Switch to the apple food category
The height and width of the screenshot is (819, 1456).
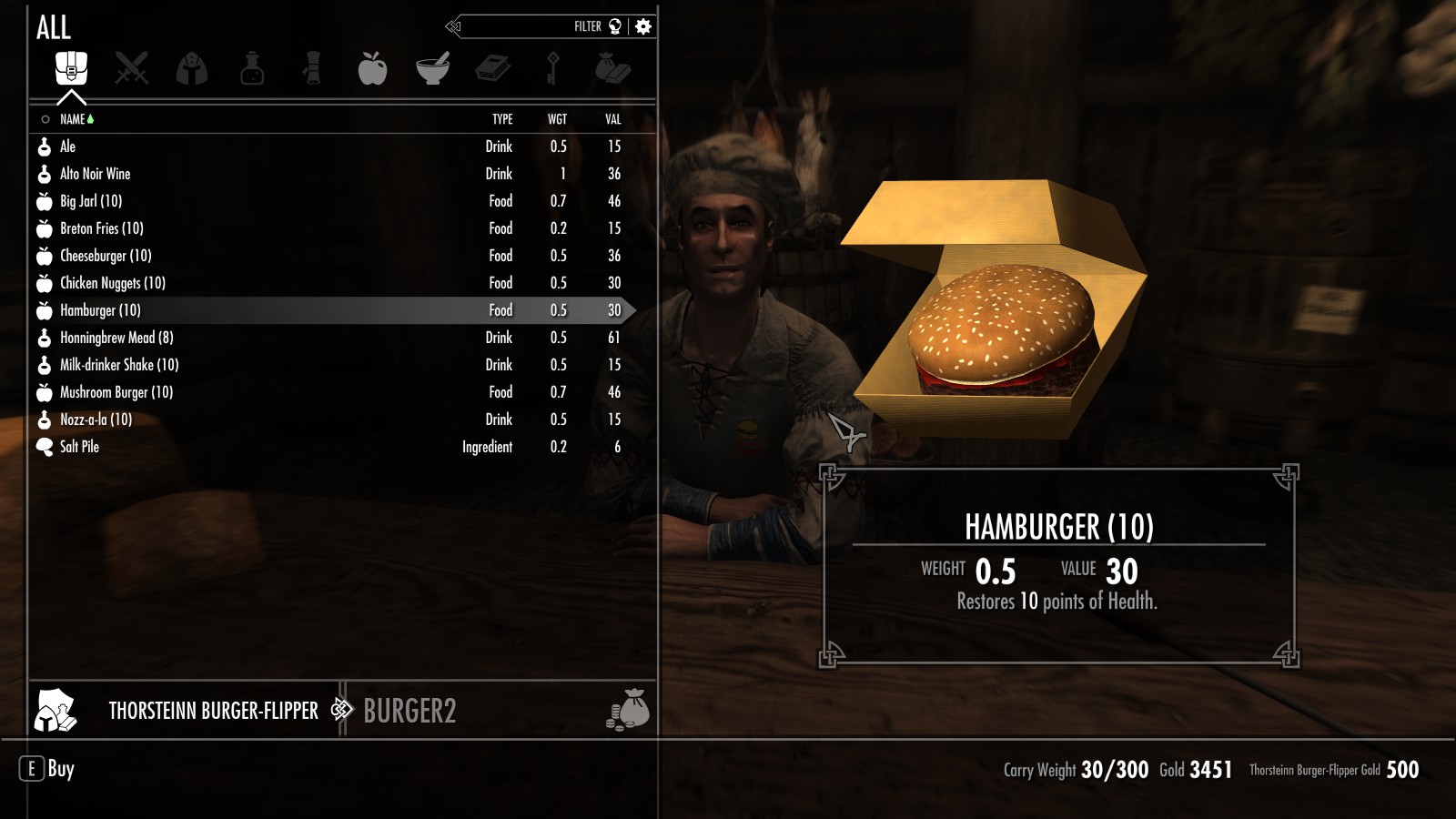point(372,68)
